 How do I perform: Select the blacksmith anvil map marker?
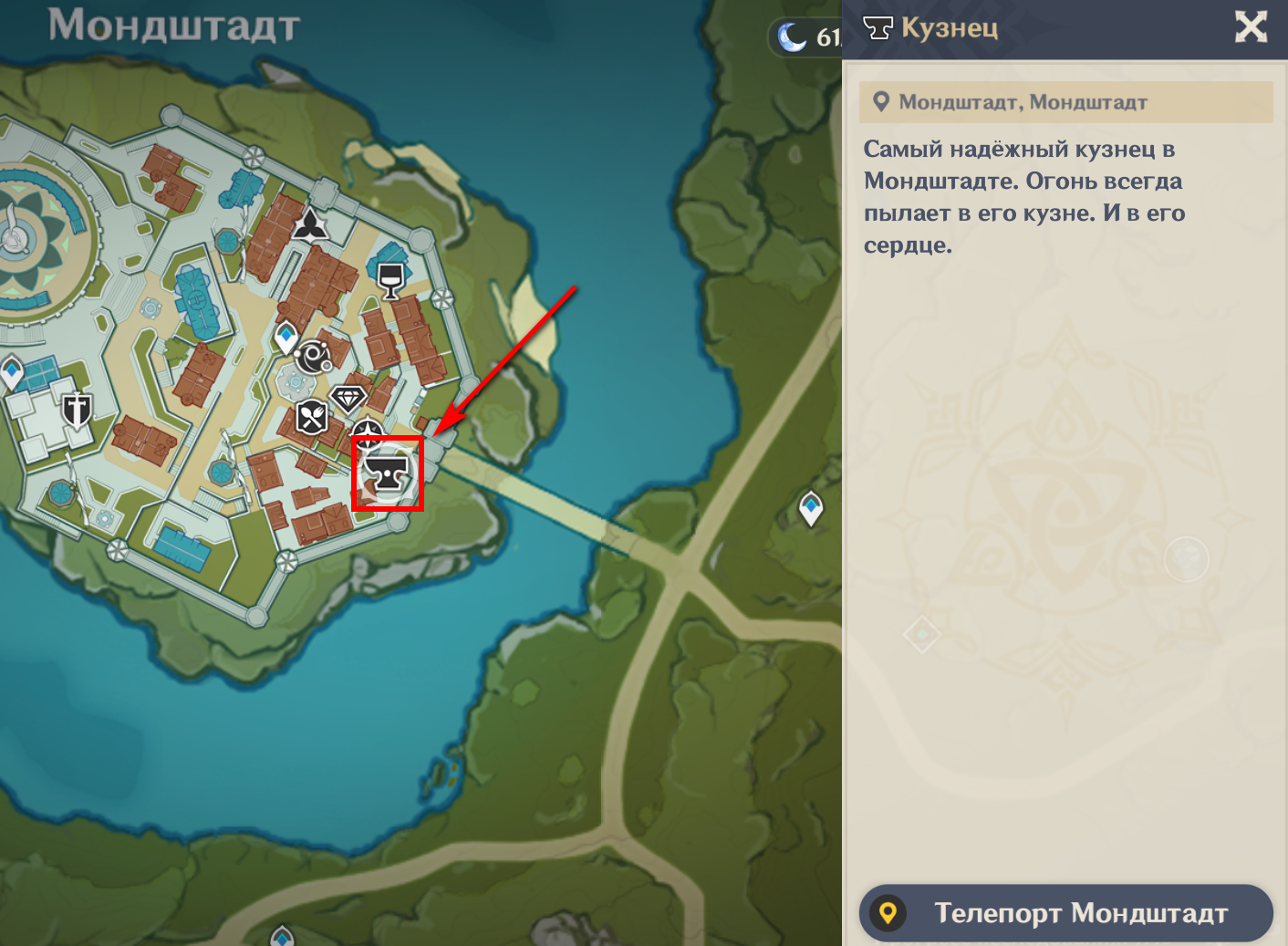387,473
